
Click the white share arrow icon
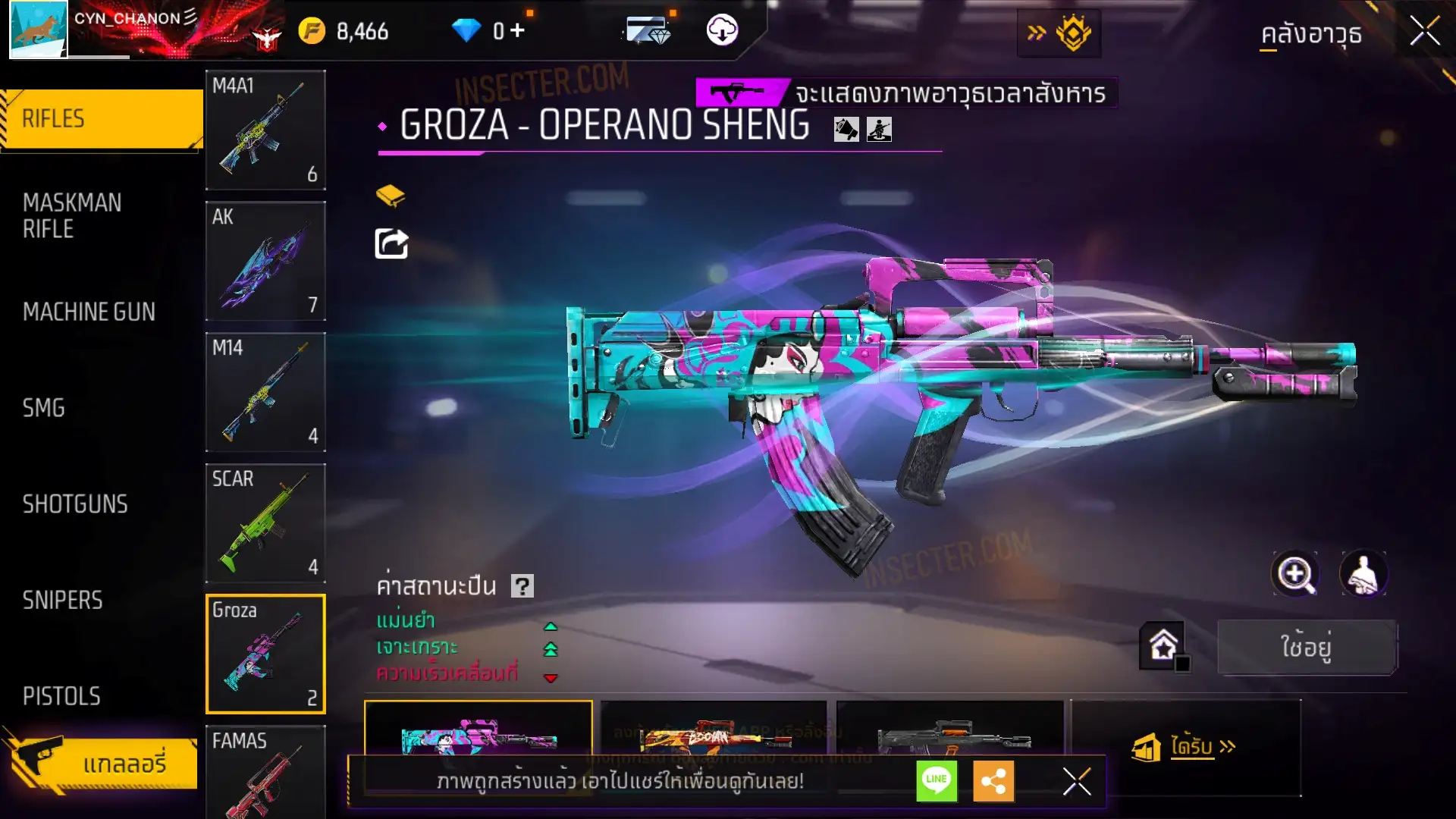pos(391,244)
